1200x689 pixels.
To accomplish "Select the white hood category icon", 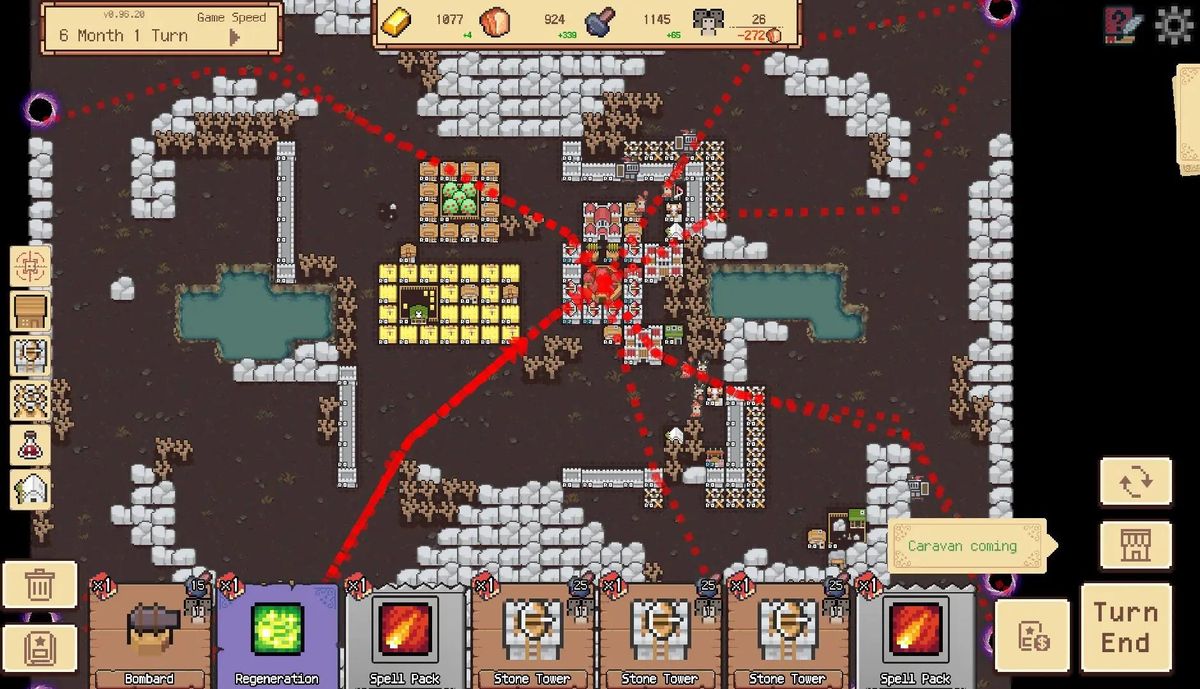I will click(x=30, y=490).
